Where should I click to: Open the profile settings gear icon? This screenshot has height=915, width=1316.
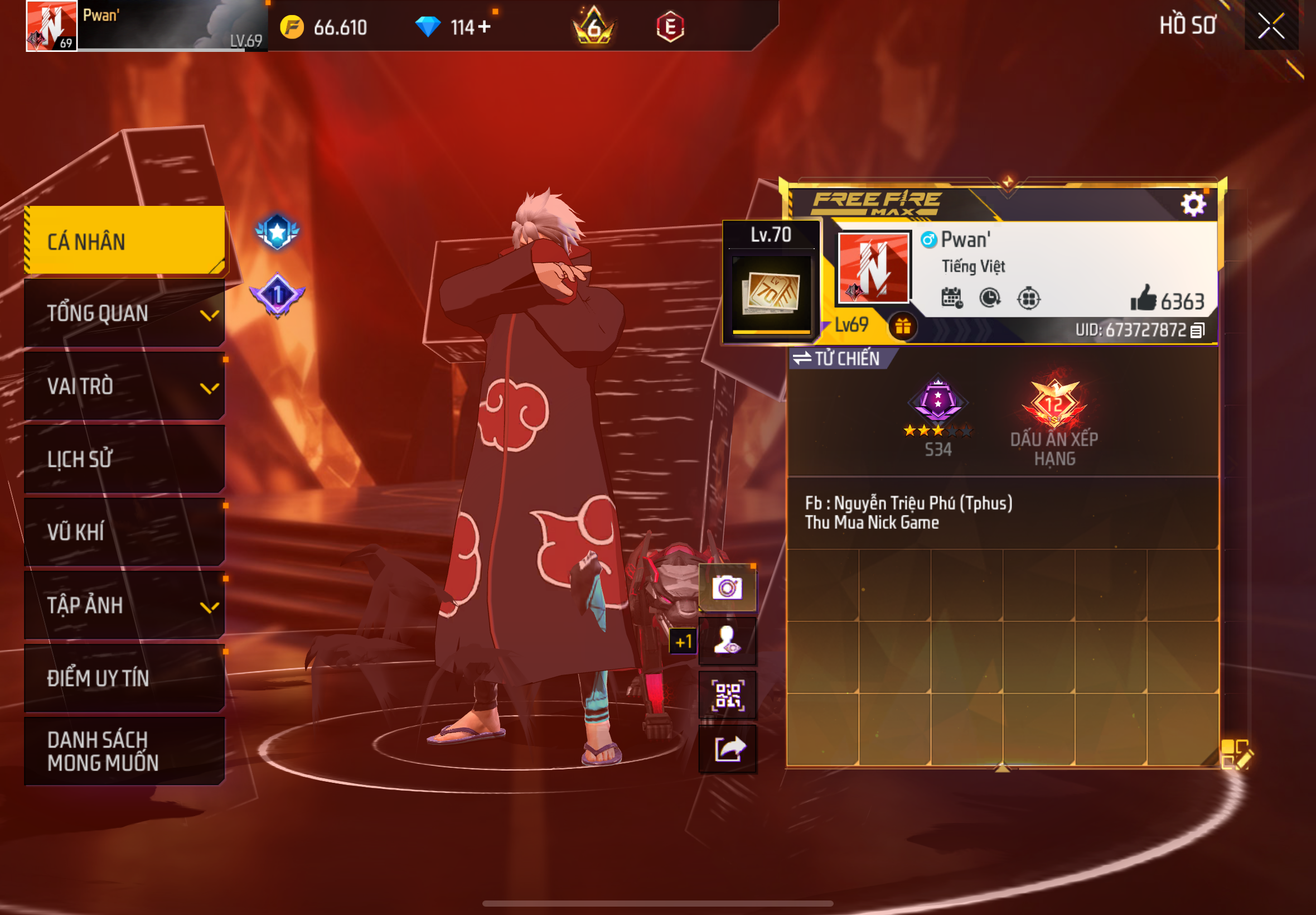tap(1192, 203)
